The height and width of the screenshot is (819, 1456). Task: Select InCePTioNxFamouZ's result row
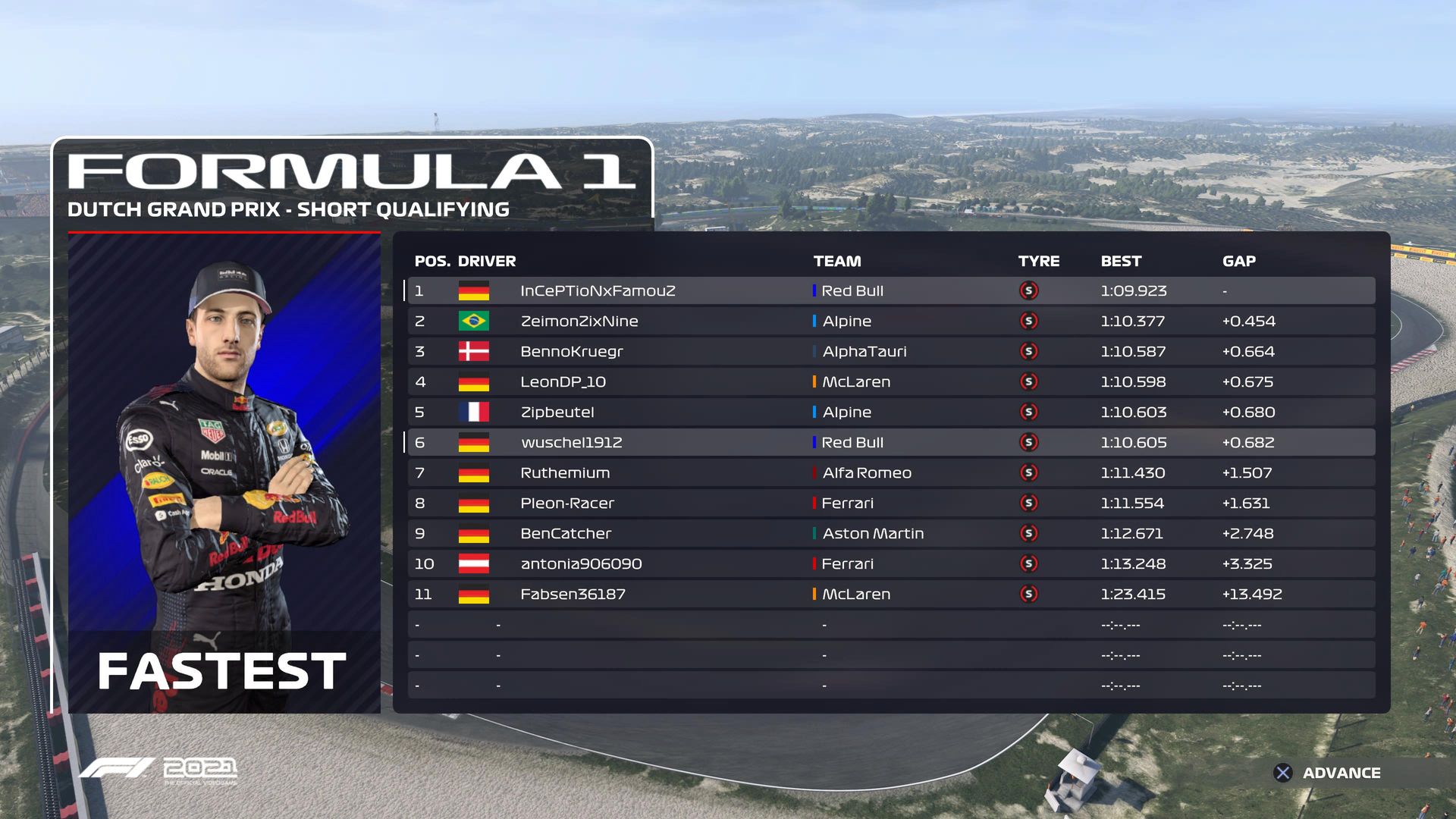890,290
